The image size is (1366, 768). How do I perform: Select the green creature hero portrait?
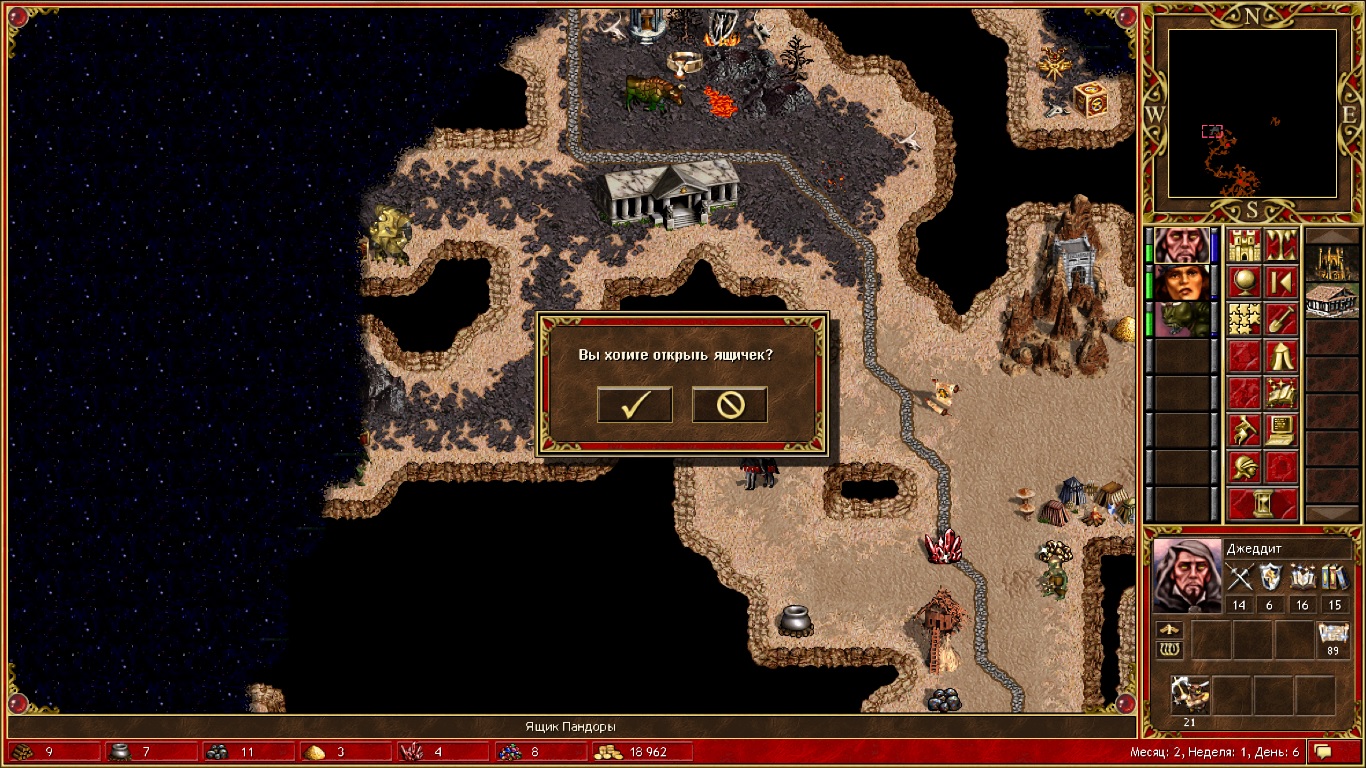pyautogui.click(x=1181, y=320)
